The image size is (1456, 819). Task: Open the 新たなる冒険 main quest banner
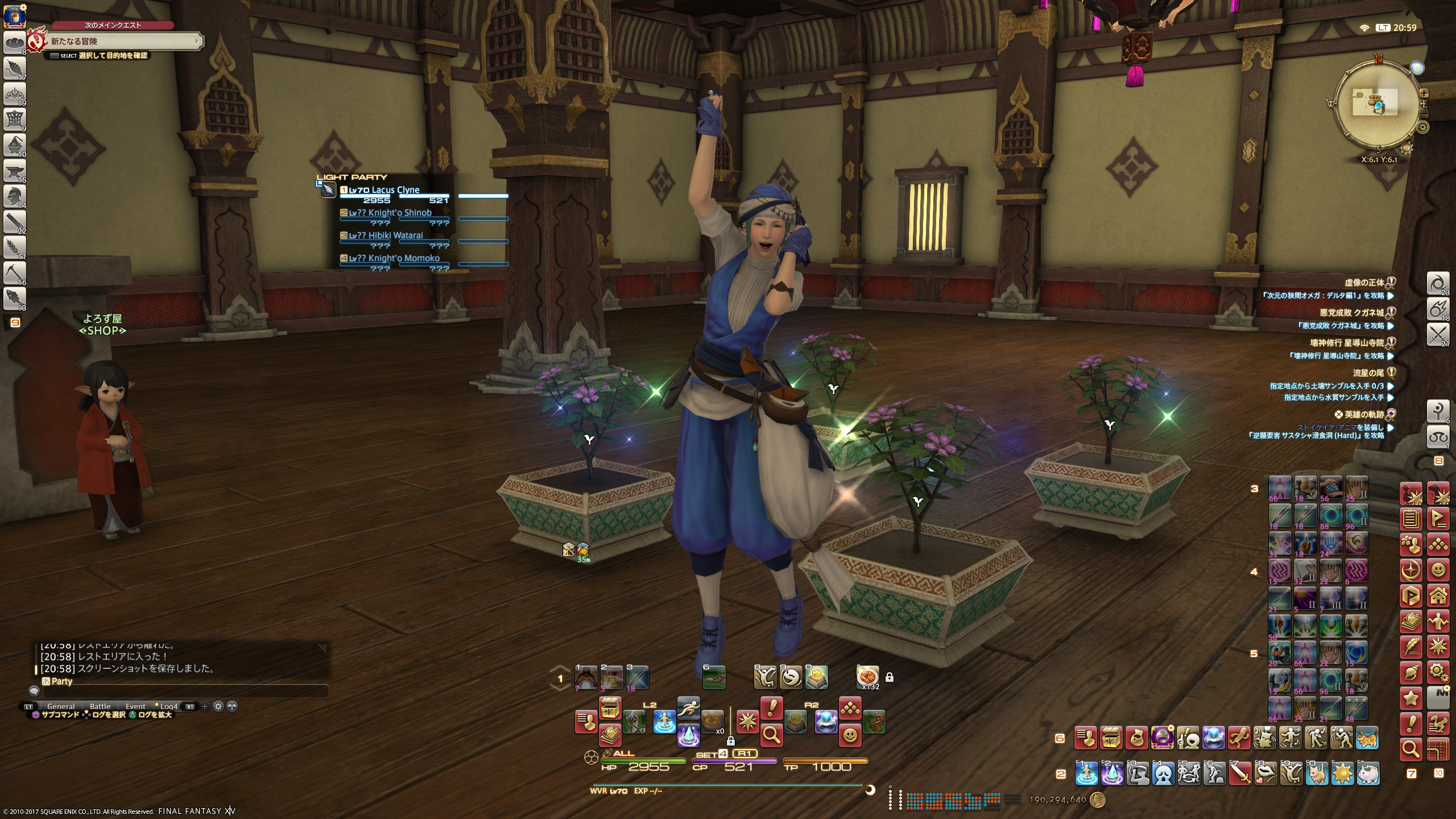coord(122,41)
